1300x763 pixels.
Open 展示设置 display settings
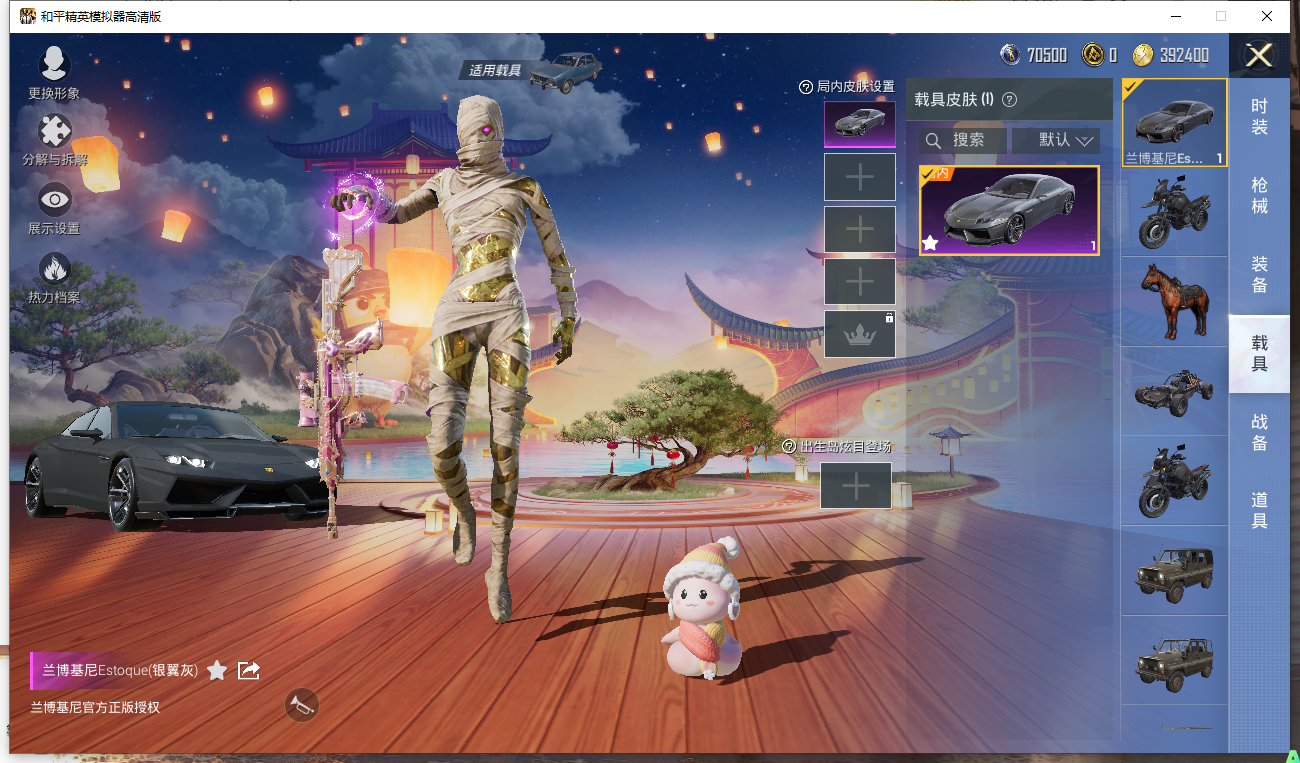point(54,207)
